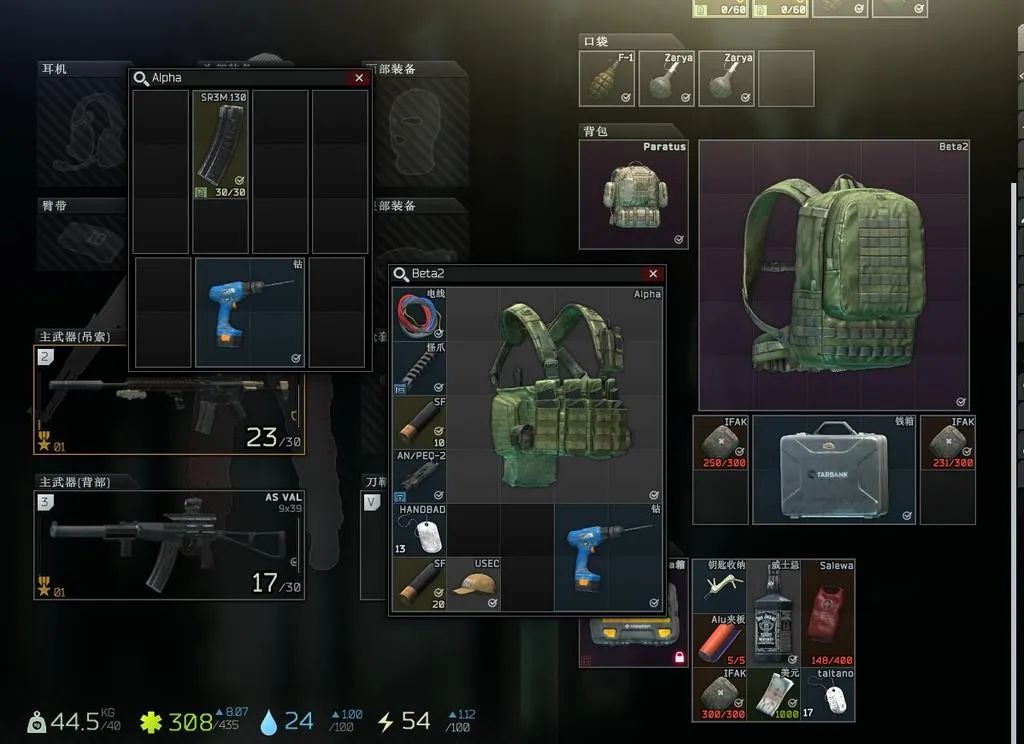The width and height of the screenshot is (1024, 744).
Task: Close the Alpha container window
Action: (x=359, y=78)
